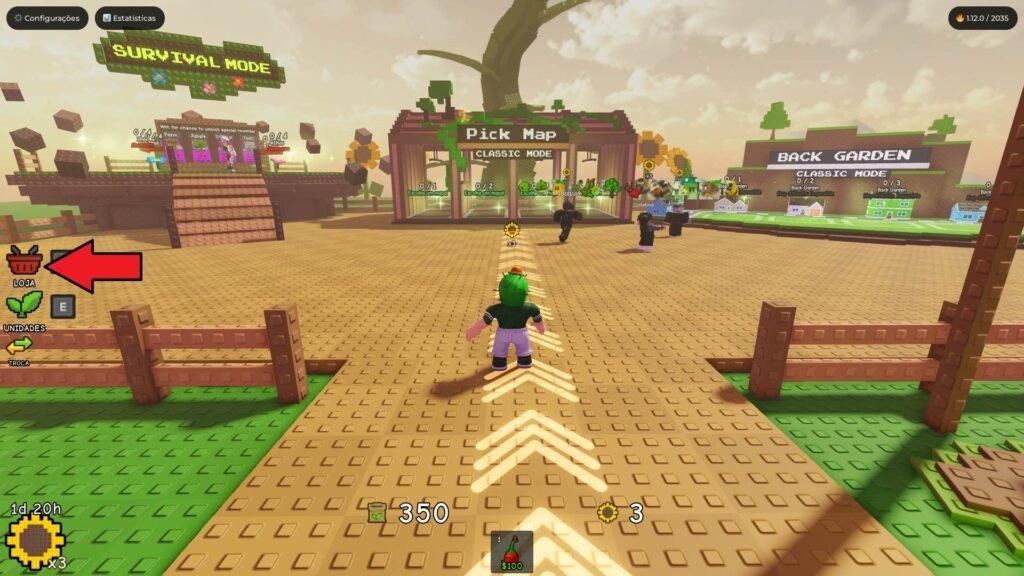The width and height of the screenshot is (1024, 576).
Task: Click the sunflower timer reward icon
Action: tap(35, 541)
